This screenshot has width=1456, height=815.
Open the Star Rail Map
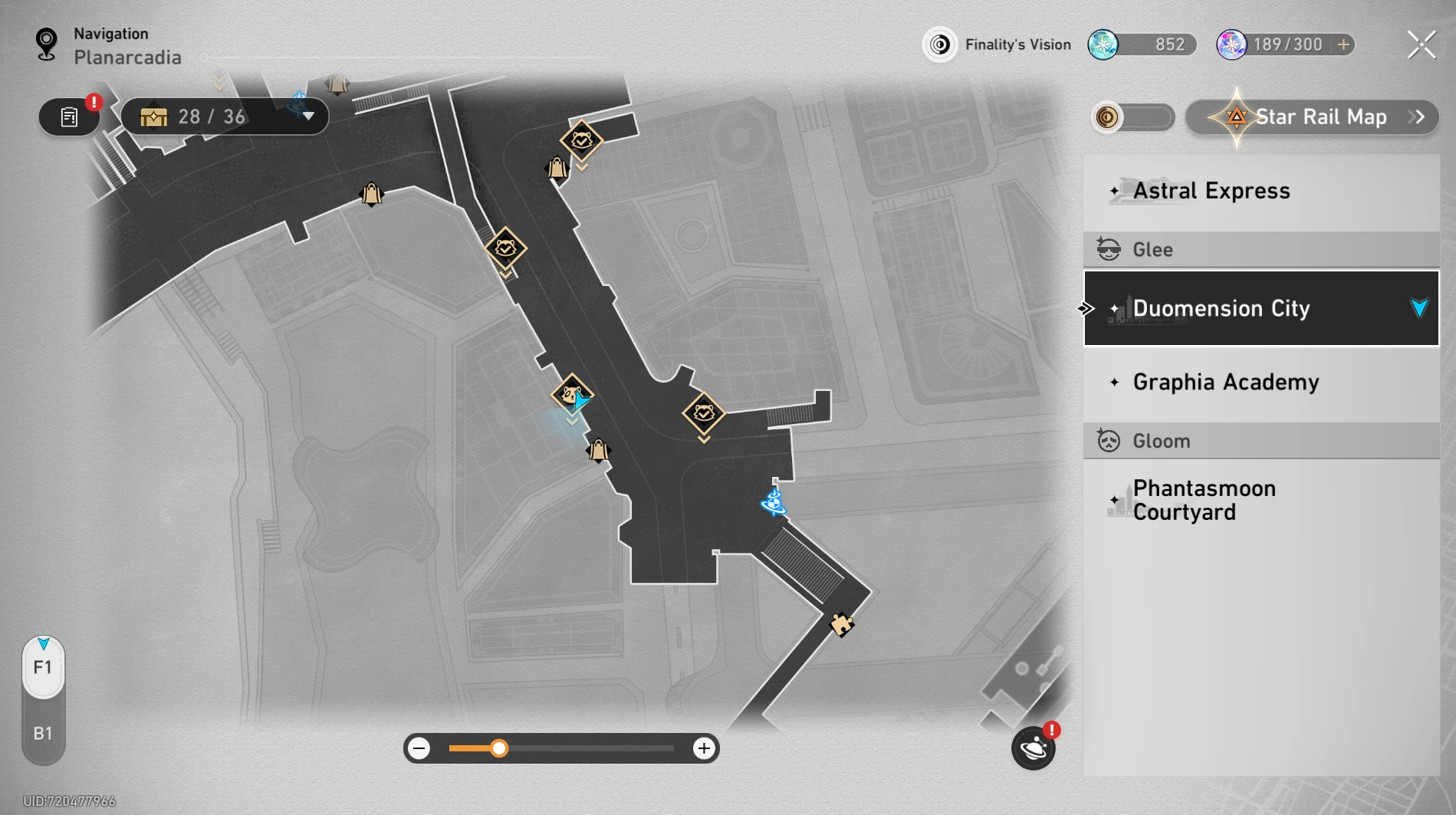click(x=1313, y=117)
